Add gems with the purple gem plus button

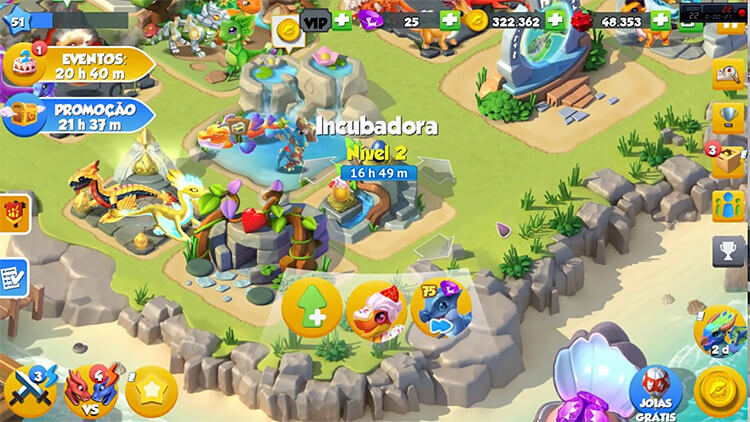449,20
